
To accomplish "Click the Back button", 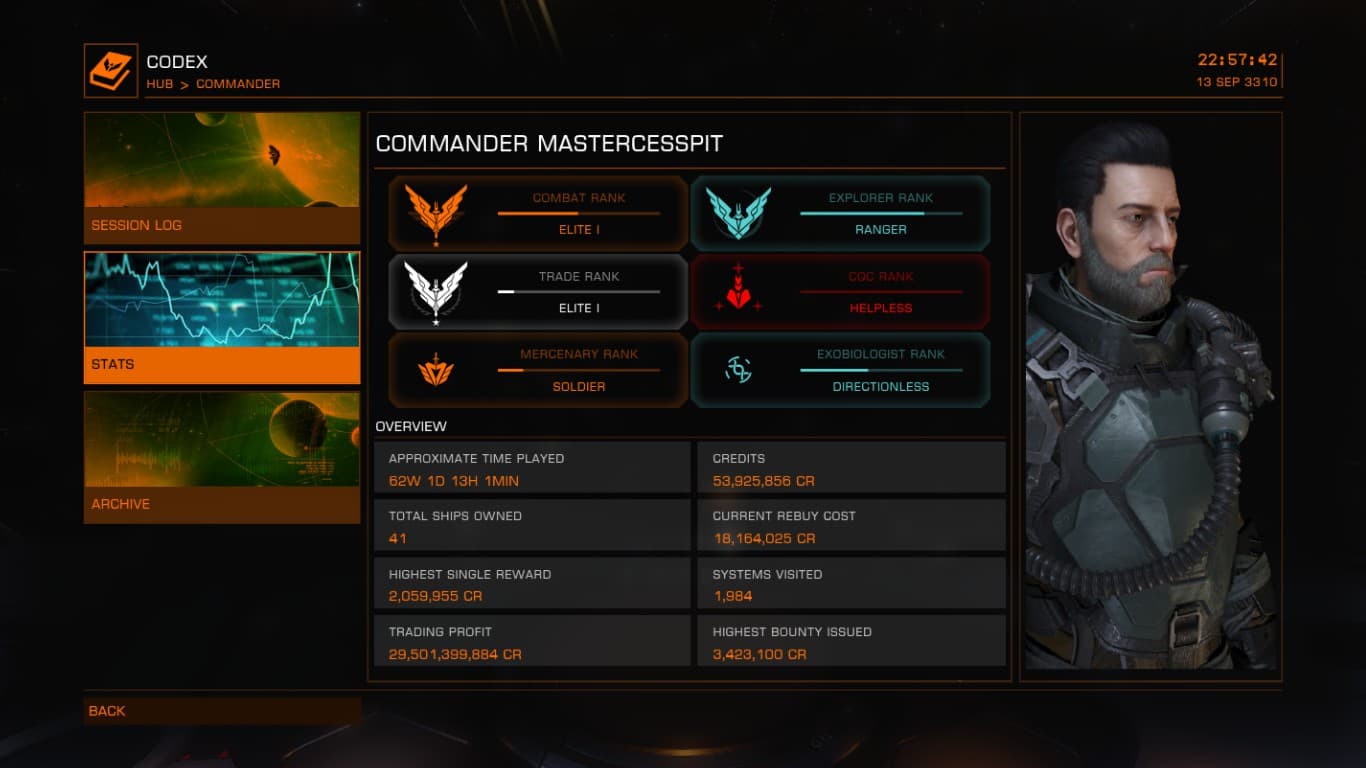I will click(222, 711).
